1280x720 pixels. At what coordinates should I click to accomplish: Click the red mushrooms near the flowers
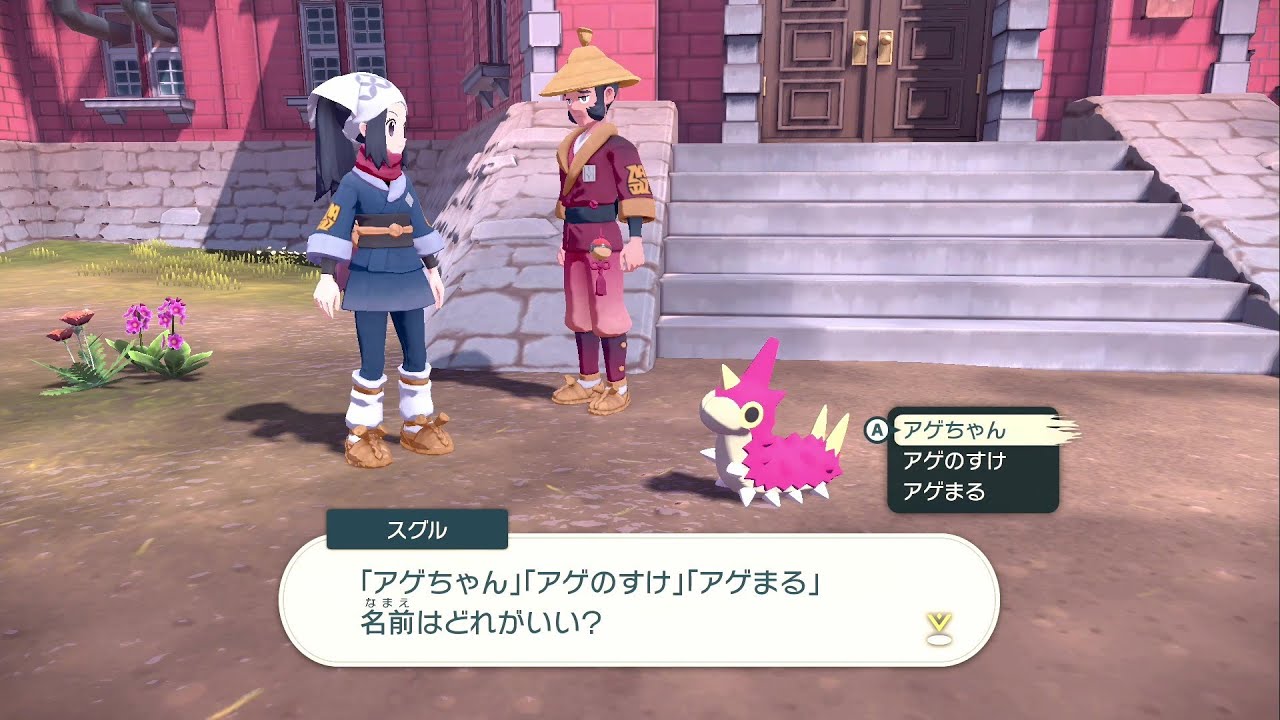[71, 325]
